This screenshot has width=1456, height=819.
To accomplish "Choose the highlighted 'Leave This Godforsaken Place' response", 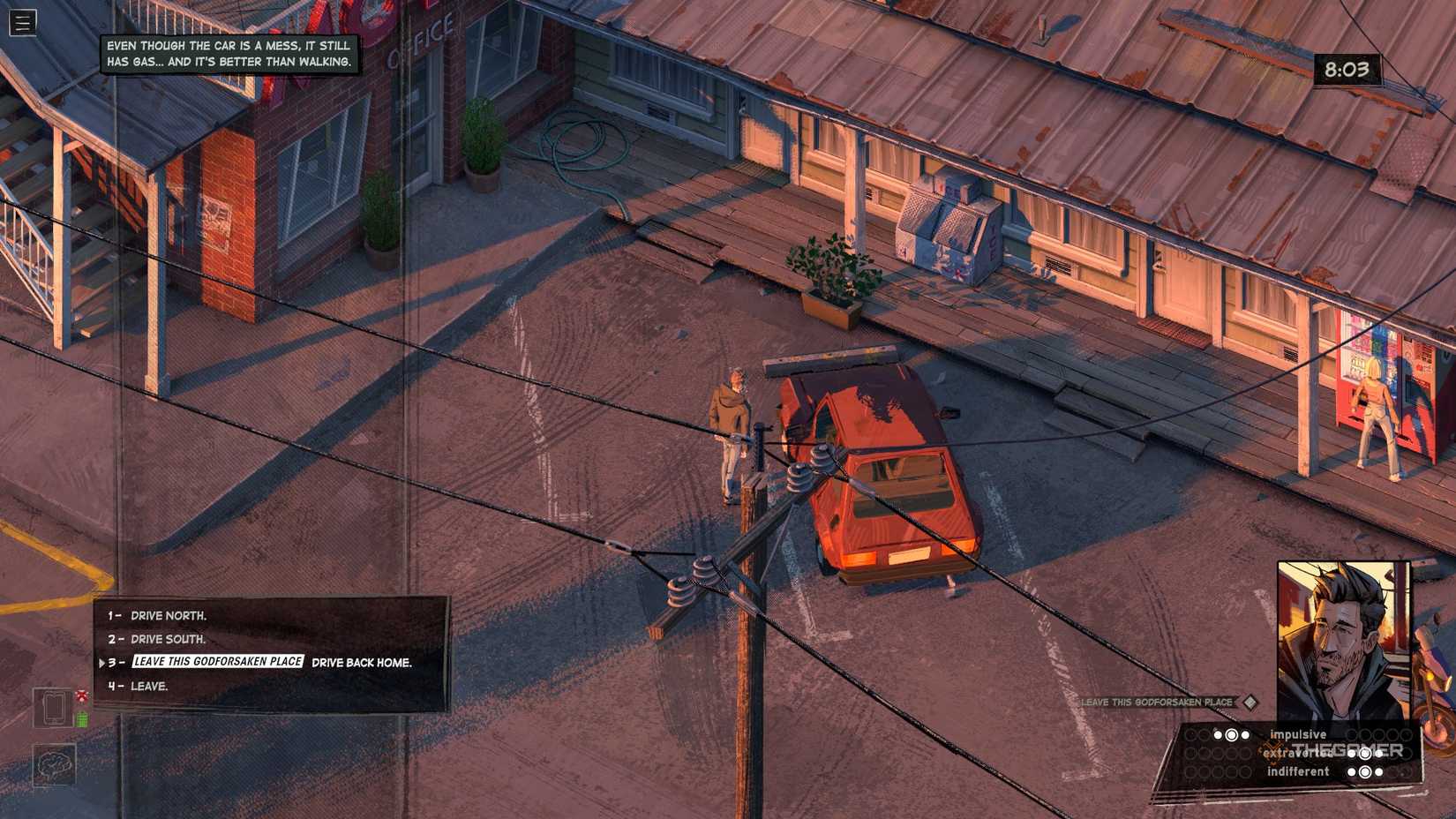I will [x=216, y=661].
